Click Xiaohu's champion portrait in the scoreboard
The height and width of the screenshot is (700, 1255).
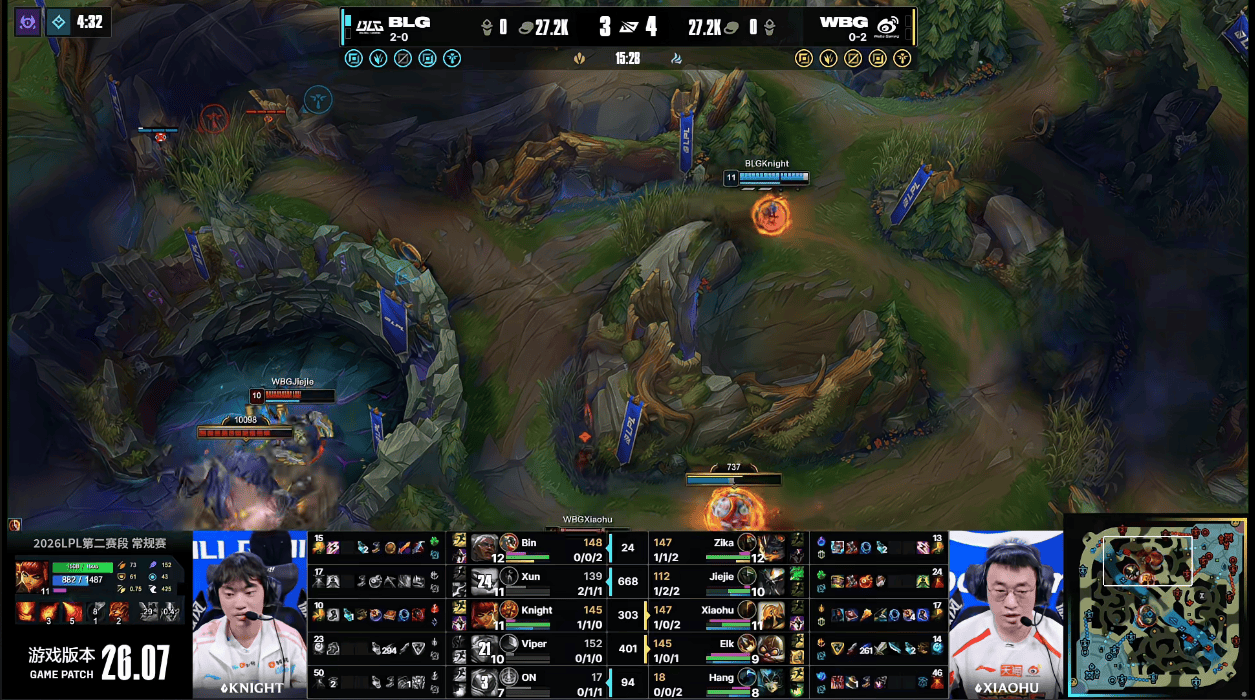(770, 614)
